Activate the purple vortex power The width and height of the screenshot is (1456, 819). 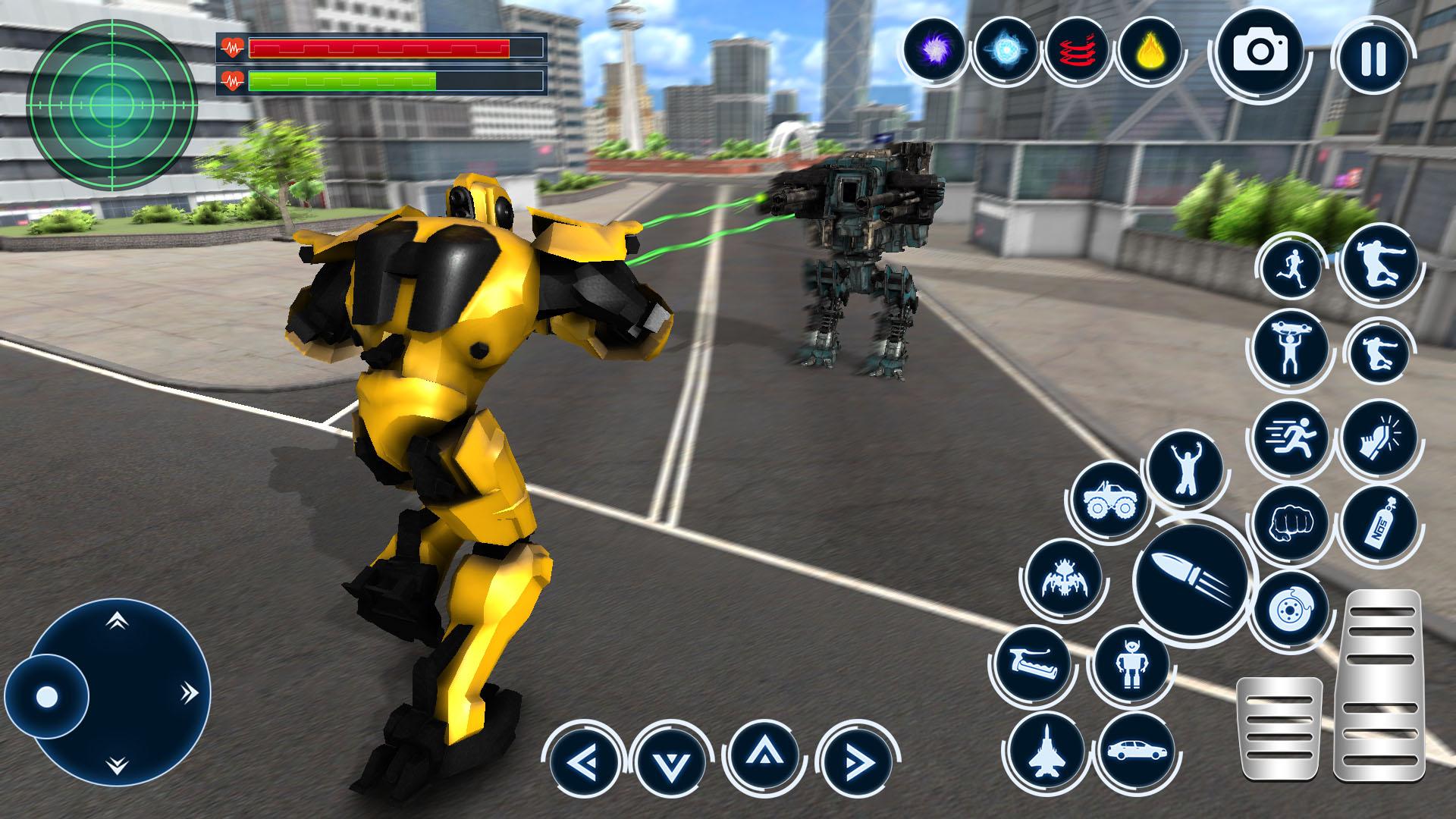pos(934,50)
